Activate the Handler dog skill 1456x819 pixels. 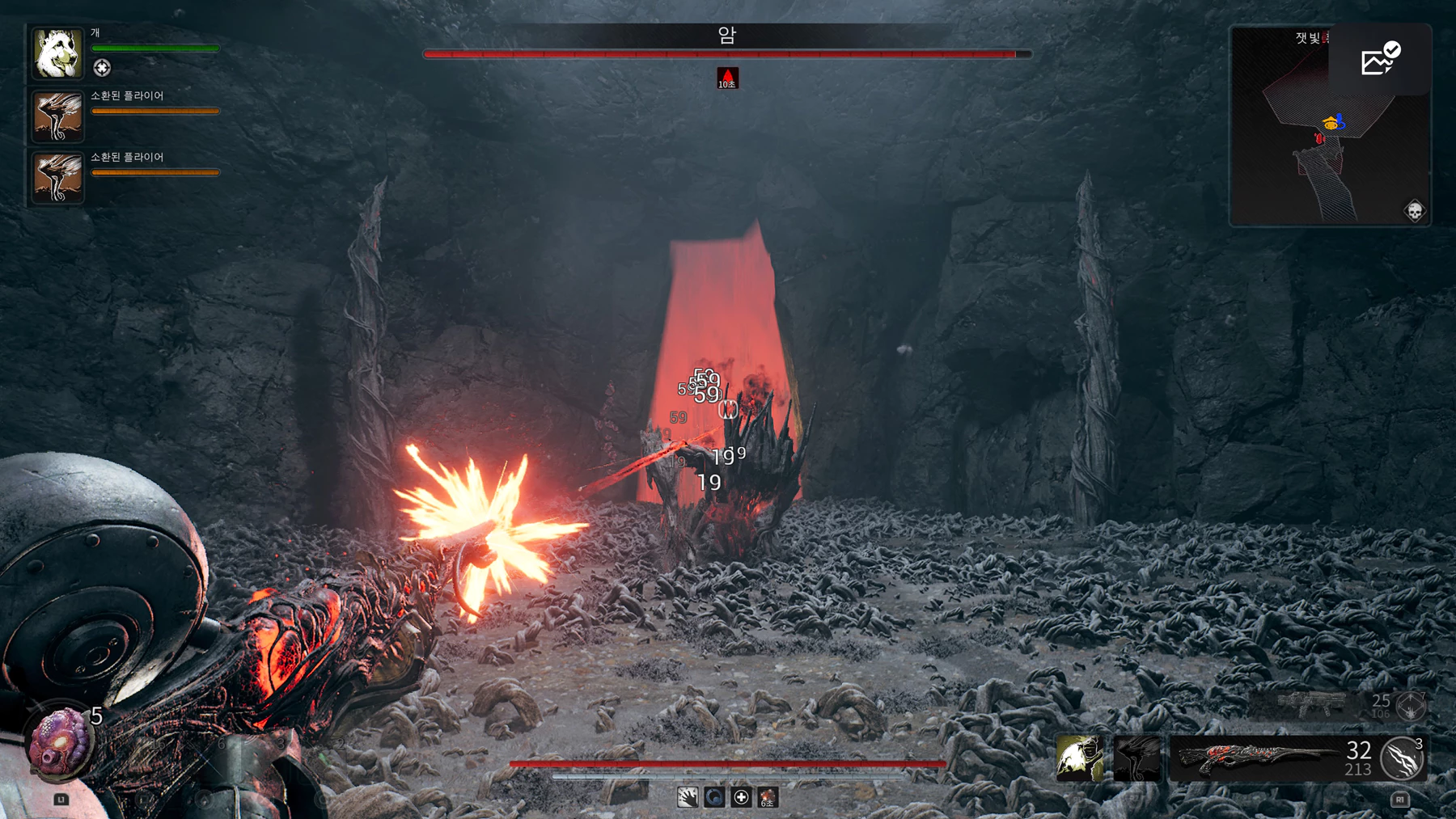(1079, 758)
